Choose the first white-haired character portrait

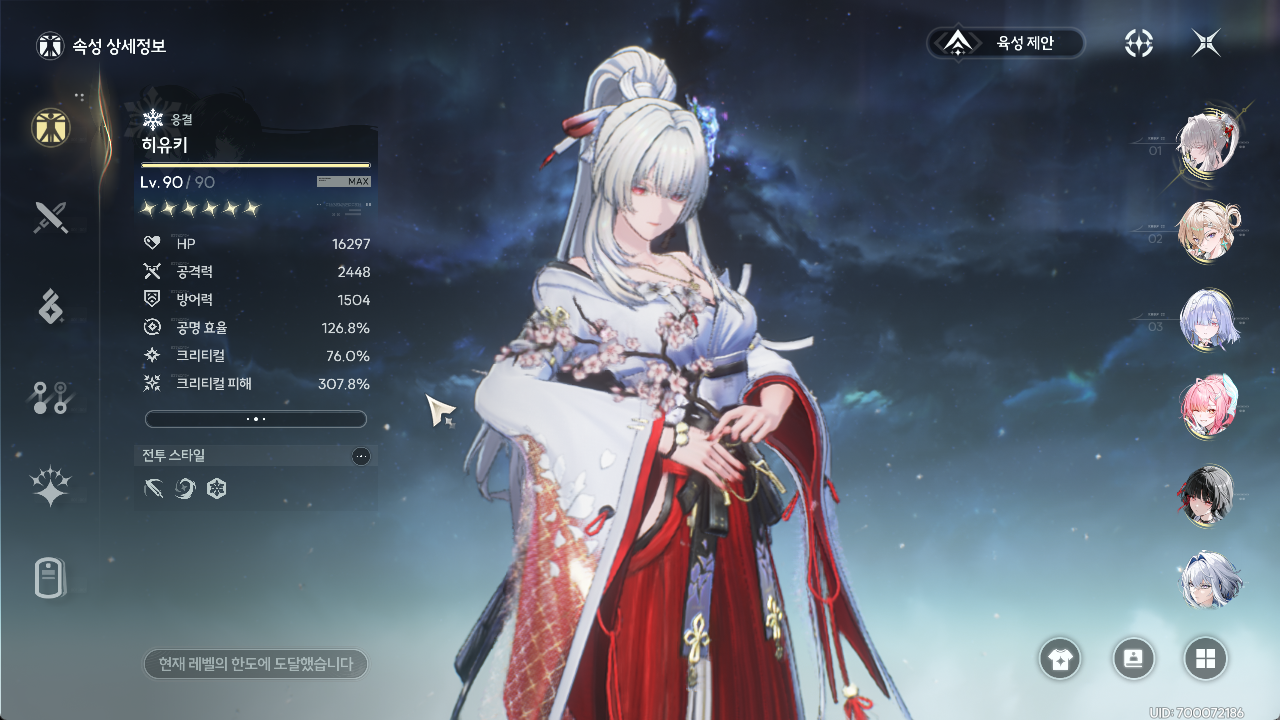pyautogui.click(x=1207, y=142)
